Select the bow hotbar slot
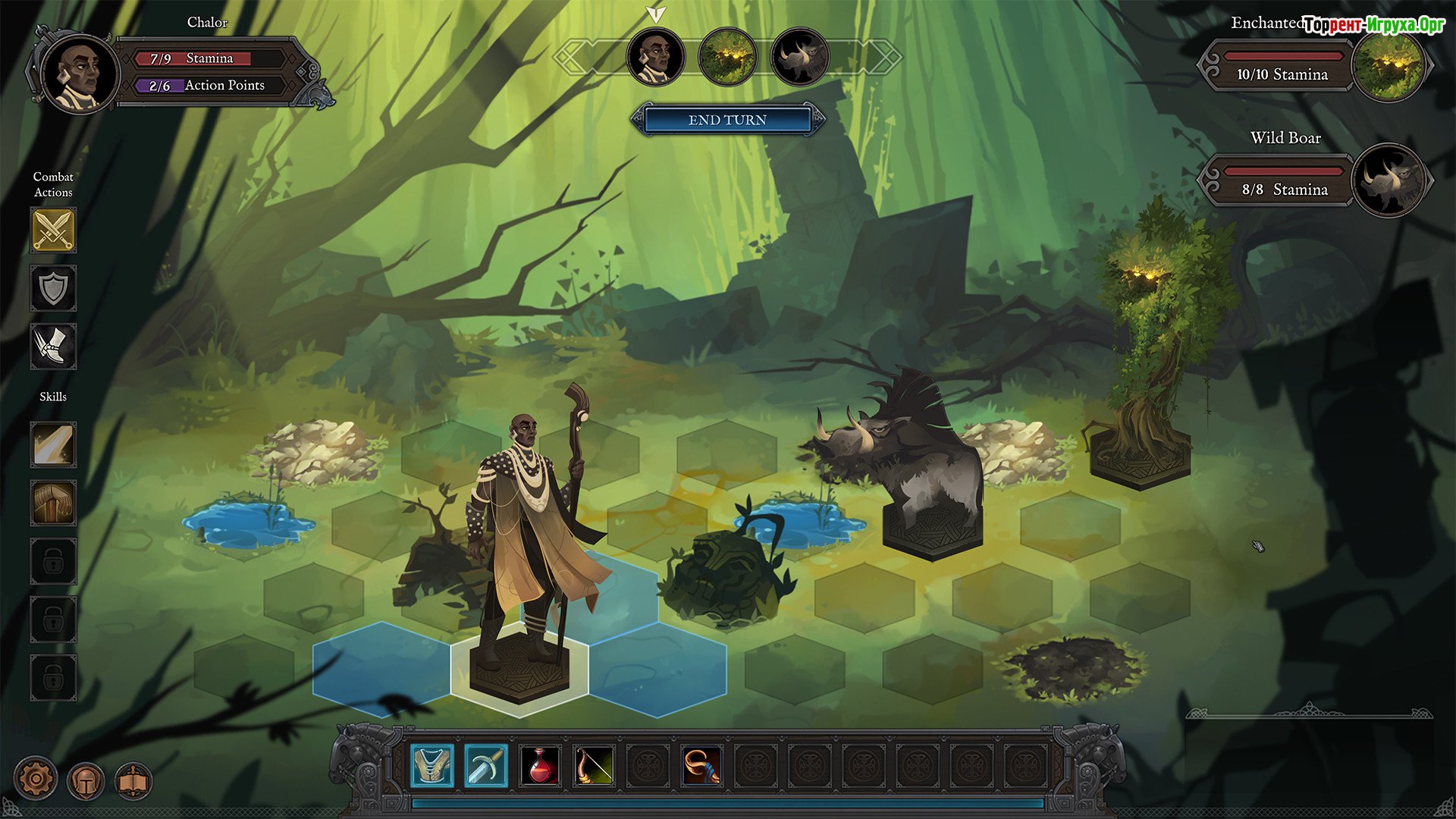 594,765
